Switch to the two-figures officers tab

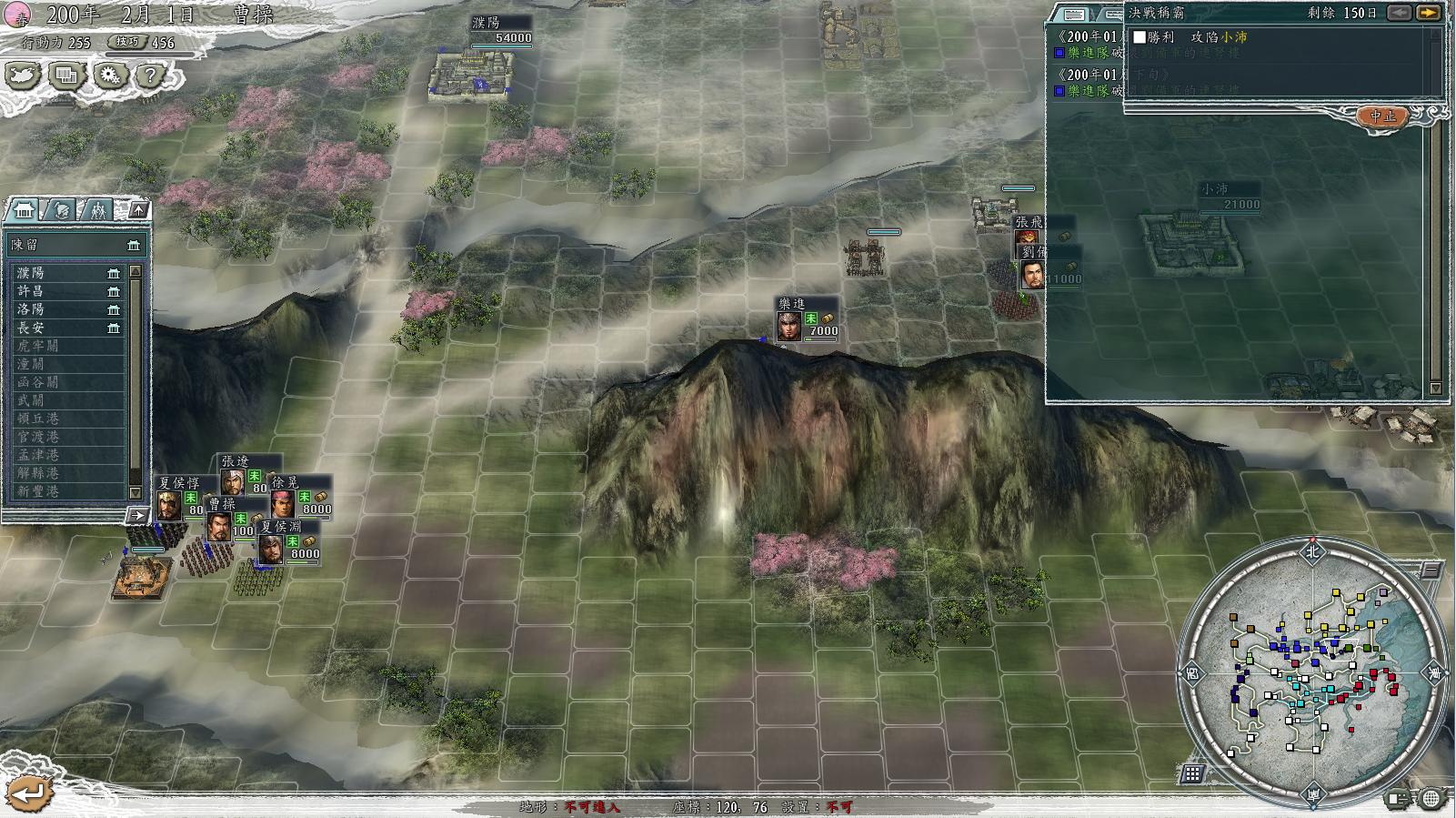(97, 210)
